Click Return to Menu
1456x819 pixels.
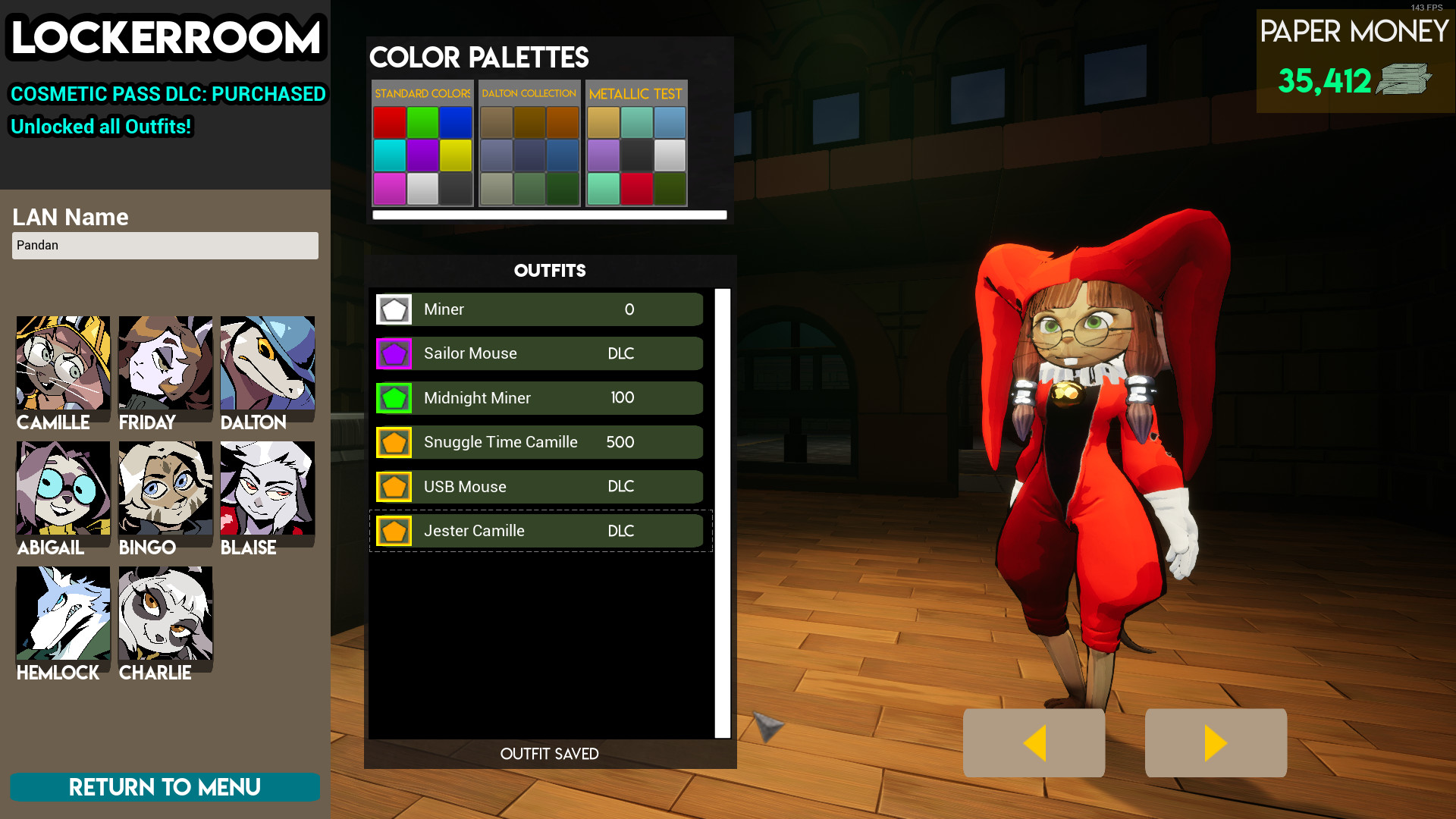[x=165, y=787]
